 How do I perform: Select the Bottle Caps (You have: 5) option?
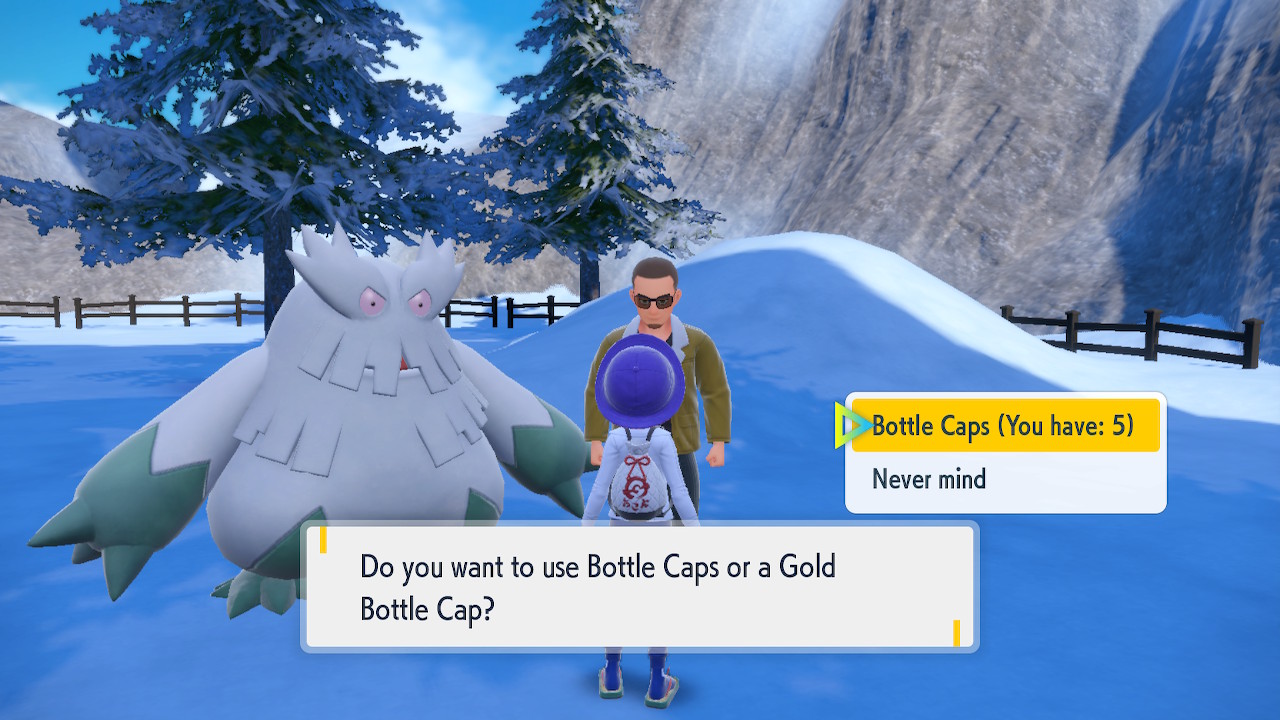pos(1003,425)
